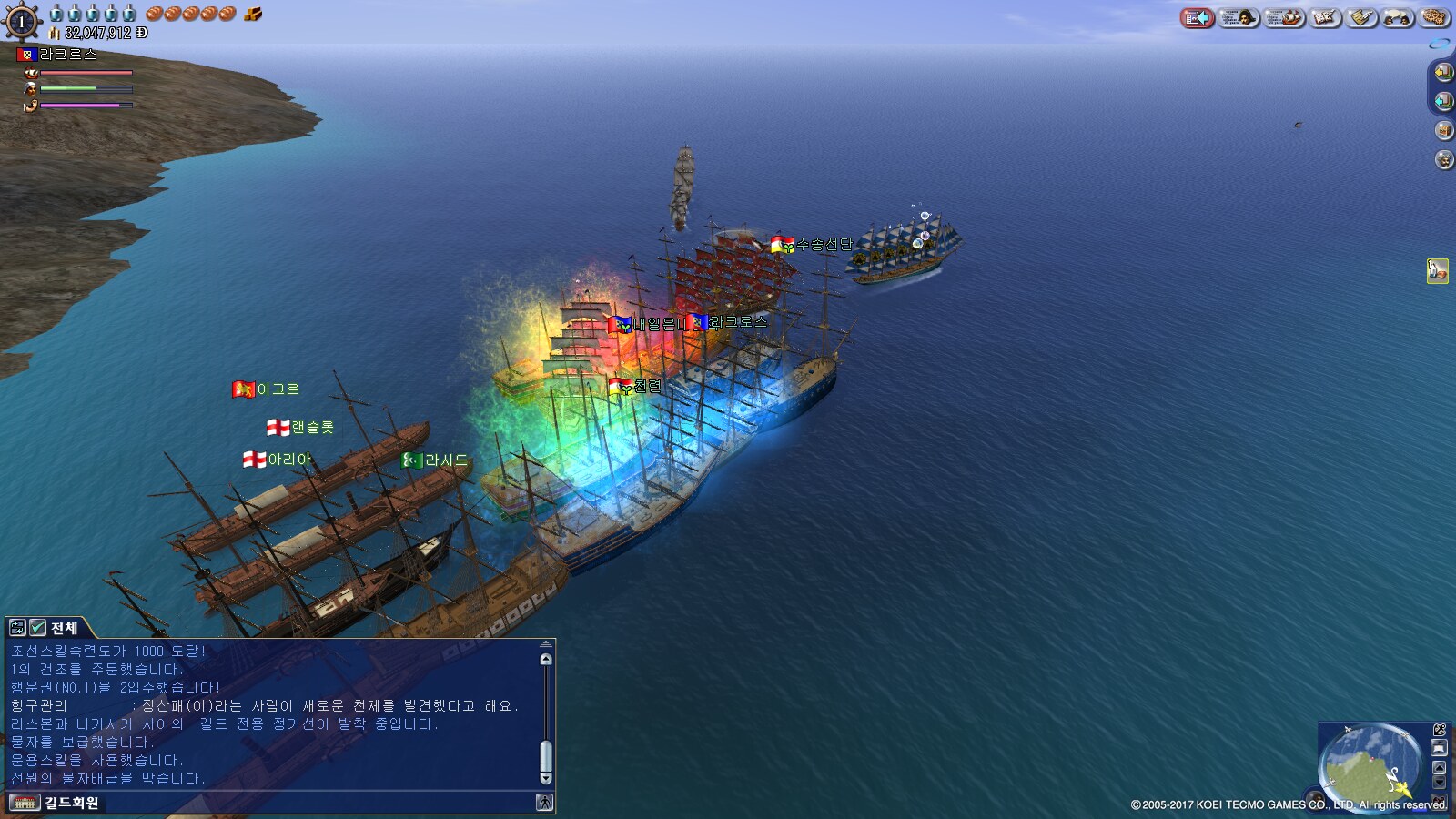This screenshot has height=819, width=1456.
Task: Toggle the green checkmark chat filter
Action: click(x=37, y=627)
